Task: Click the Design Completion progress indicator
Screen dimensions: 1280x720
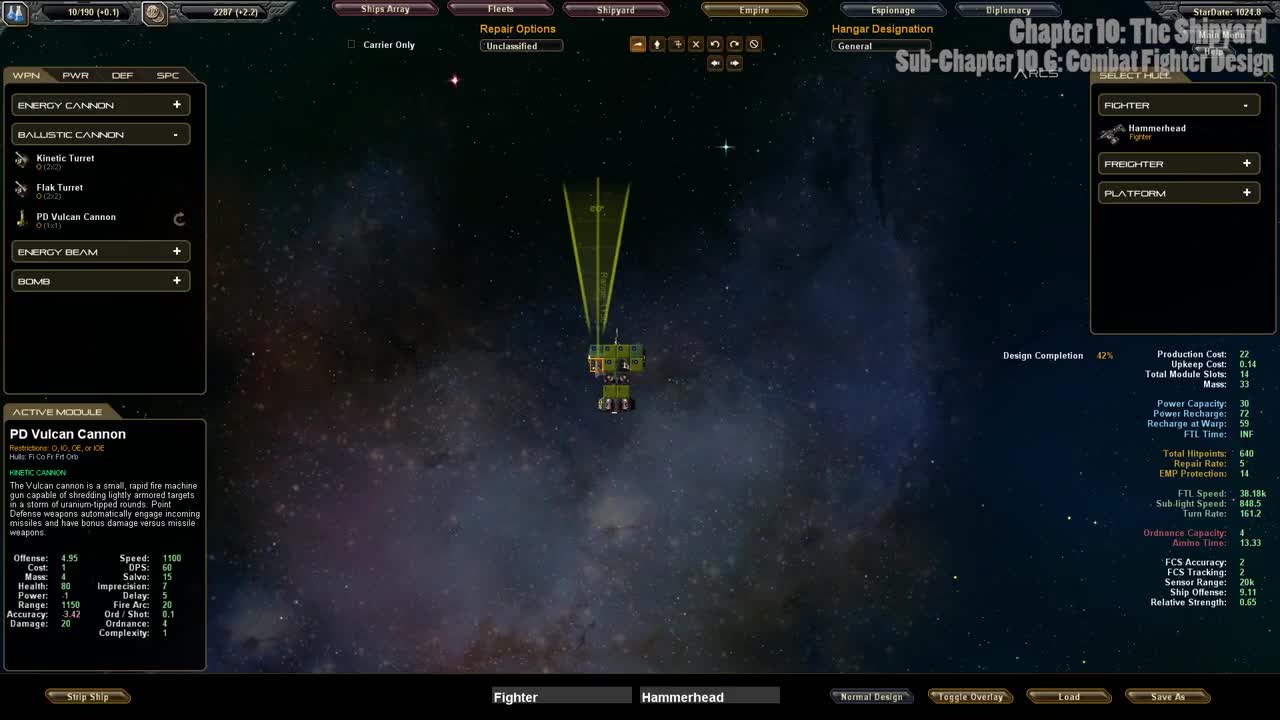Action: (1043, 355)
